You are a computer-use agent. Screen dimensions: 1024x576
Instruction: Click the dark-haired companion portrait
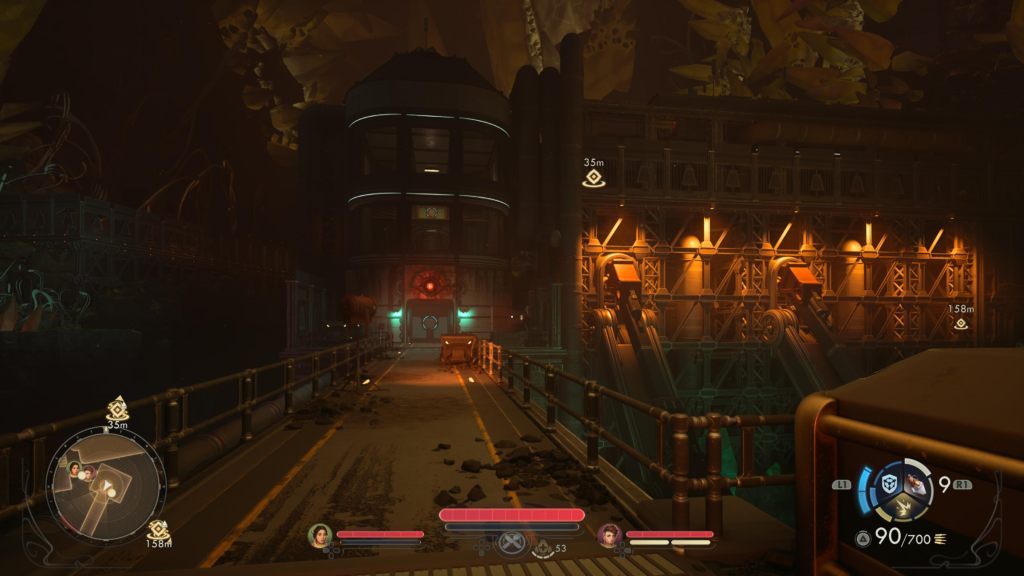tap(320, 536)
